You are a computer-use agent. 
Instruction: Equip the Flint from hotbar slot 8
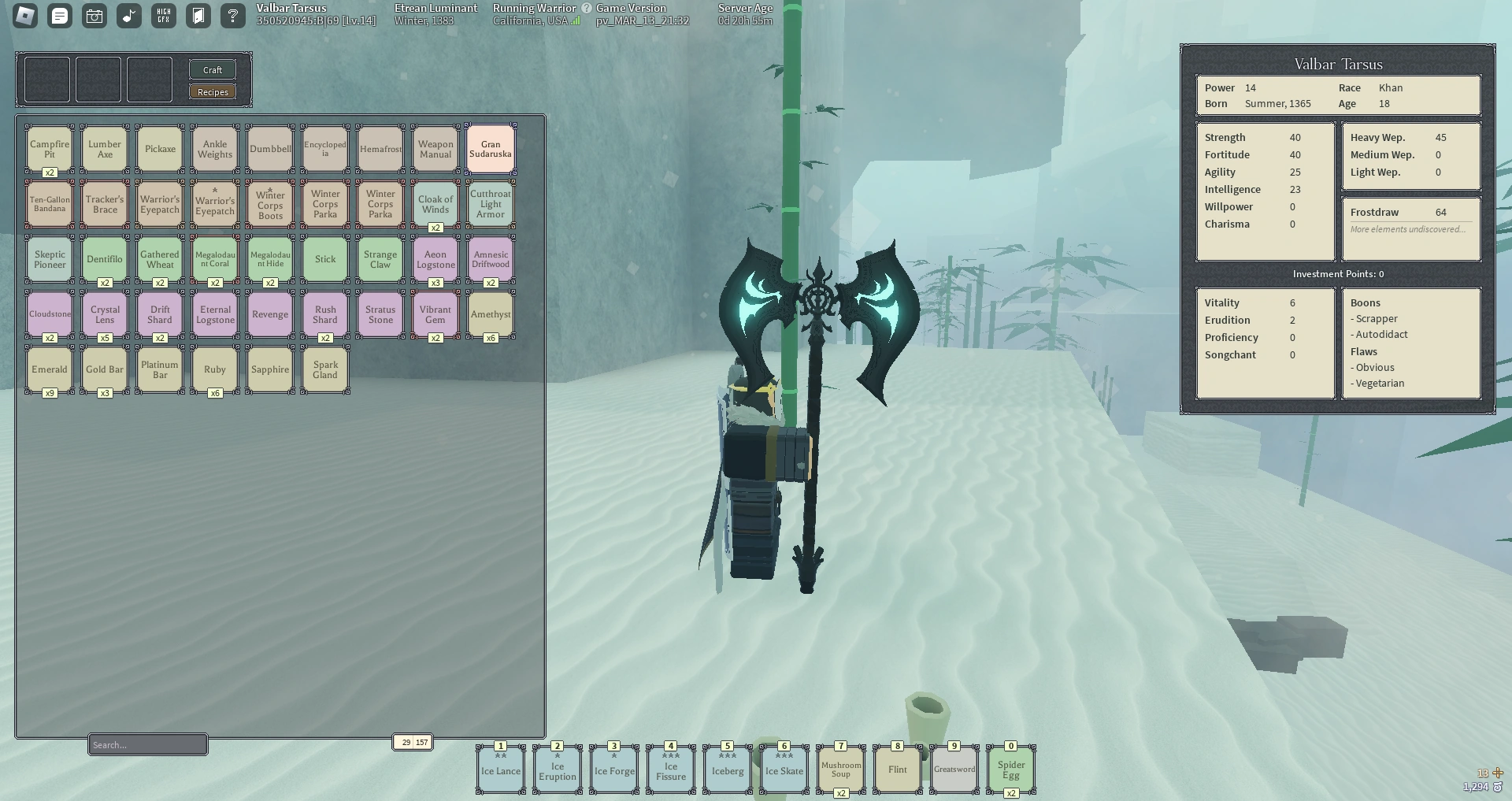click(897, 769)
